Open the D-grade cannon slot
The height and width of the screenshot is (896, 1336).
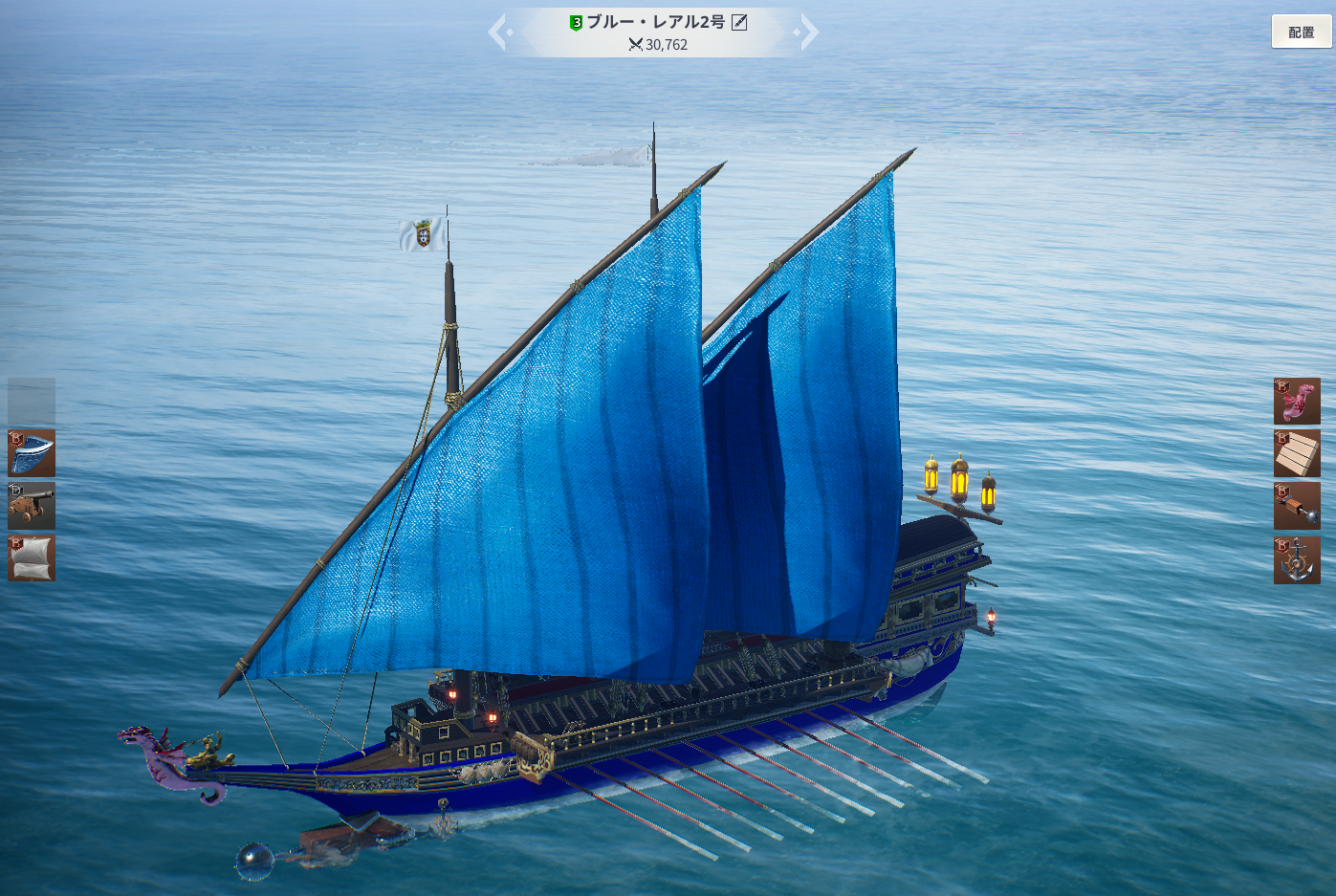[32, 506]
